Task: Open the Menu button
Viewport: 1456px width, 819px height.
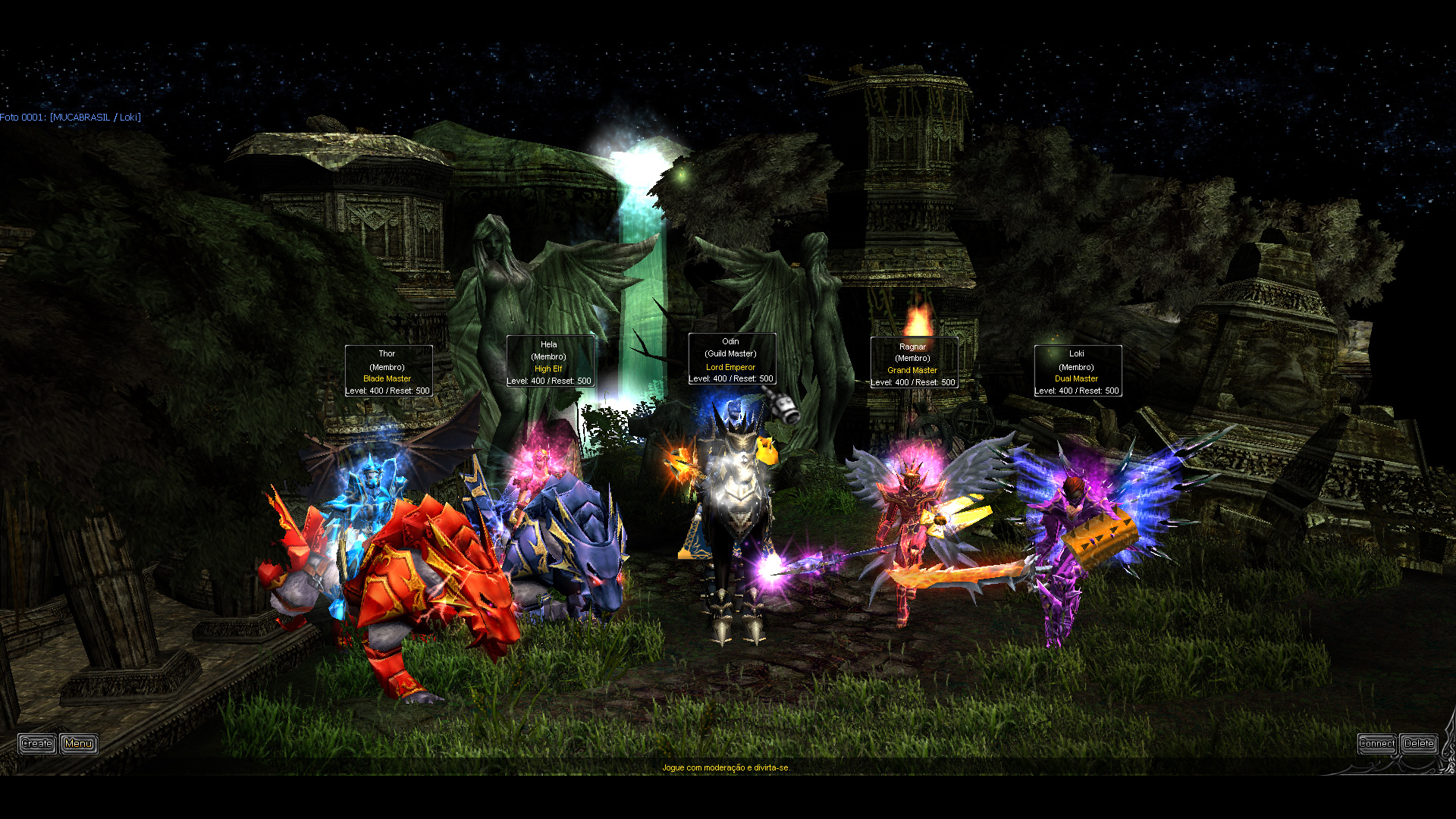Action: pyautogui.click(x=79, y=744)
